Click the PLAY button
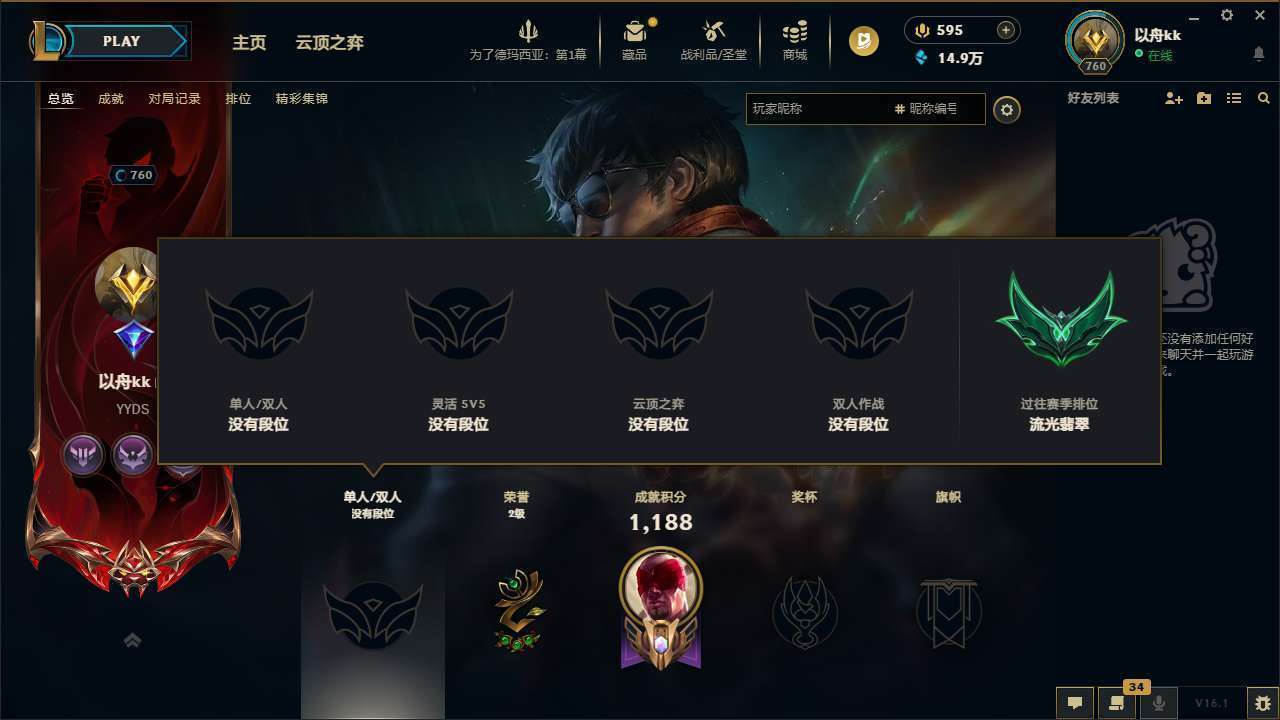This screenshot has height=720, width=1280. point(122,41)
